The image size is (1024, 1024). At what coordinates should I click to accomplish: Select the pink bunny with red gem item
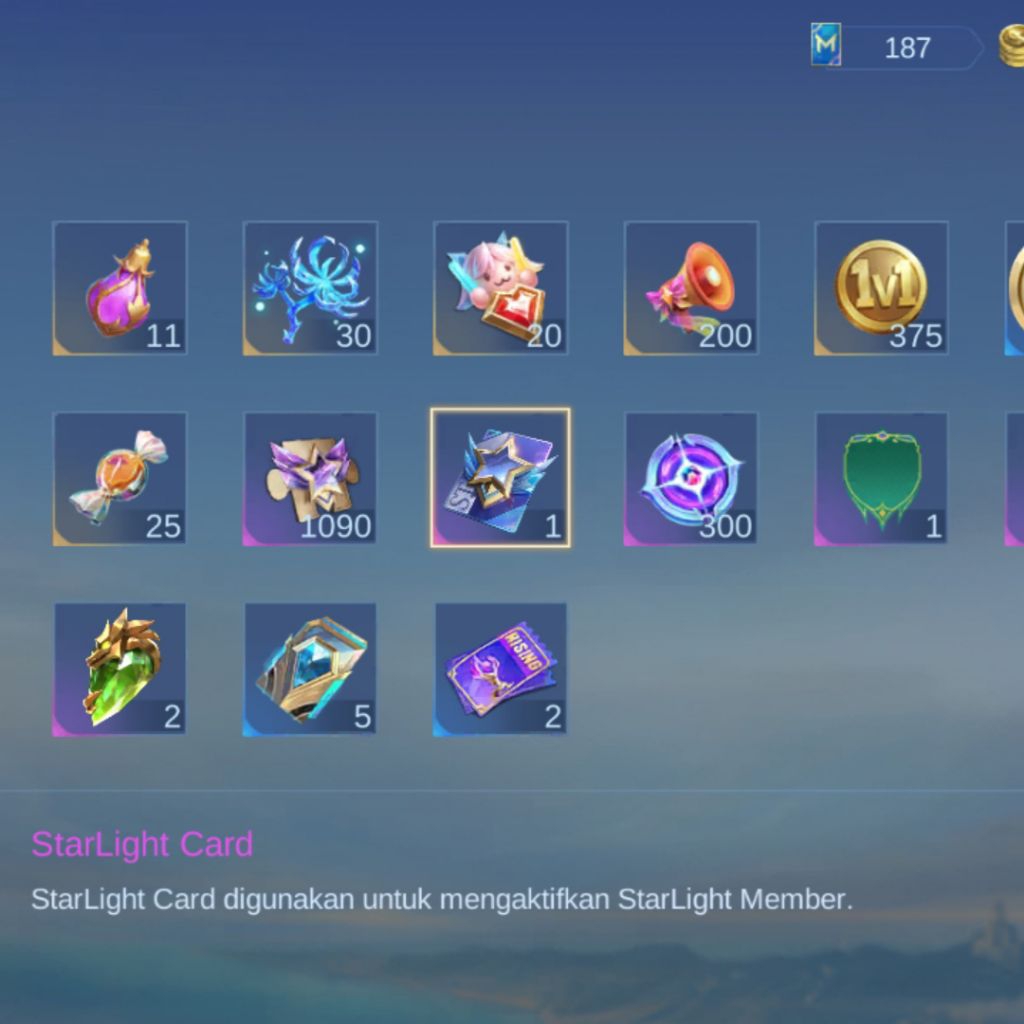[500, 288]
